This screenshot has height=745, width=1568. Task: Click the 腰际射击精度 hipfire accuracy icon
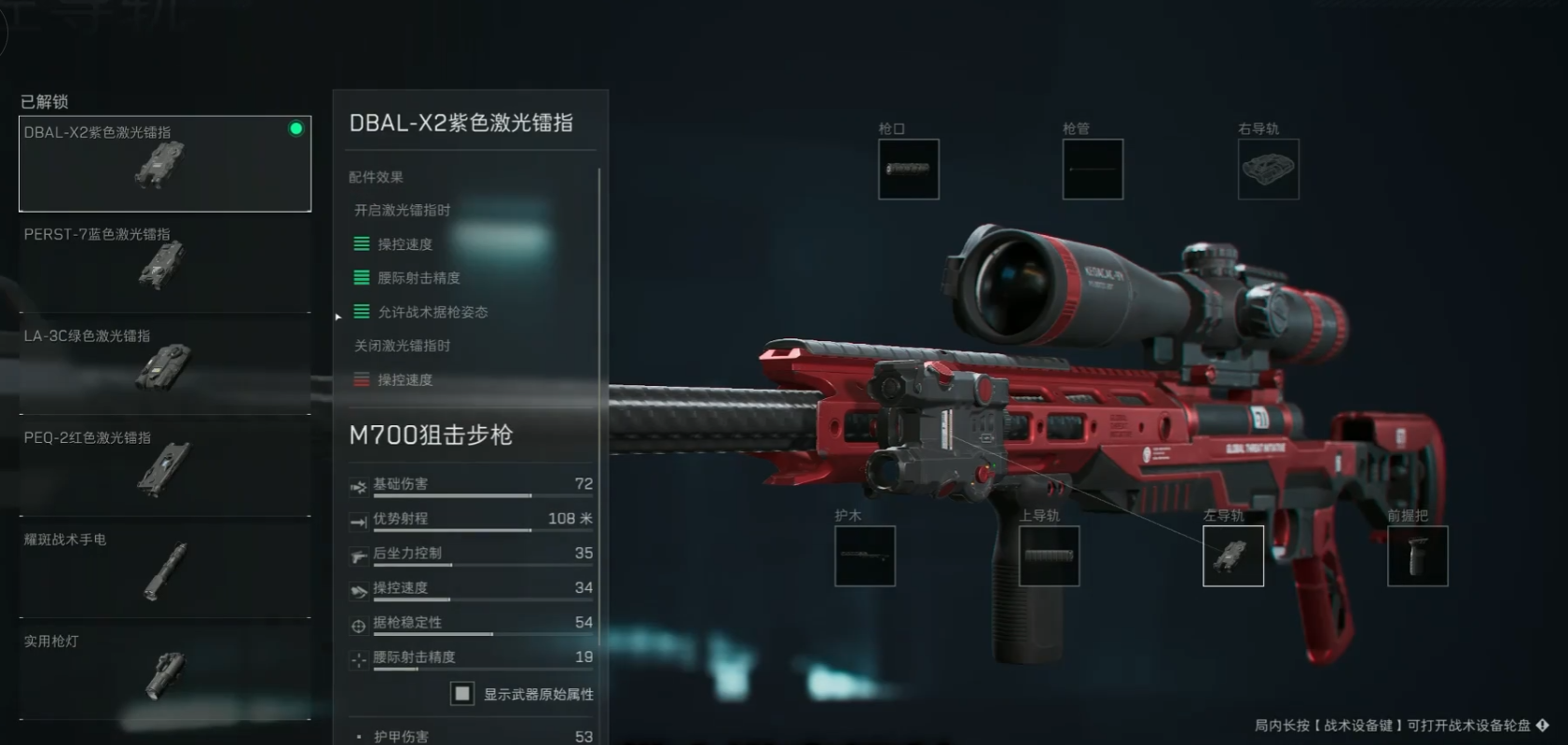coord(357,657)
